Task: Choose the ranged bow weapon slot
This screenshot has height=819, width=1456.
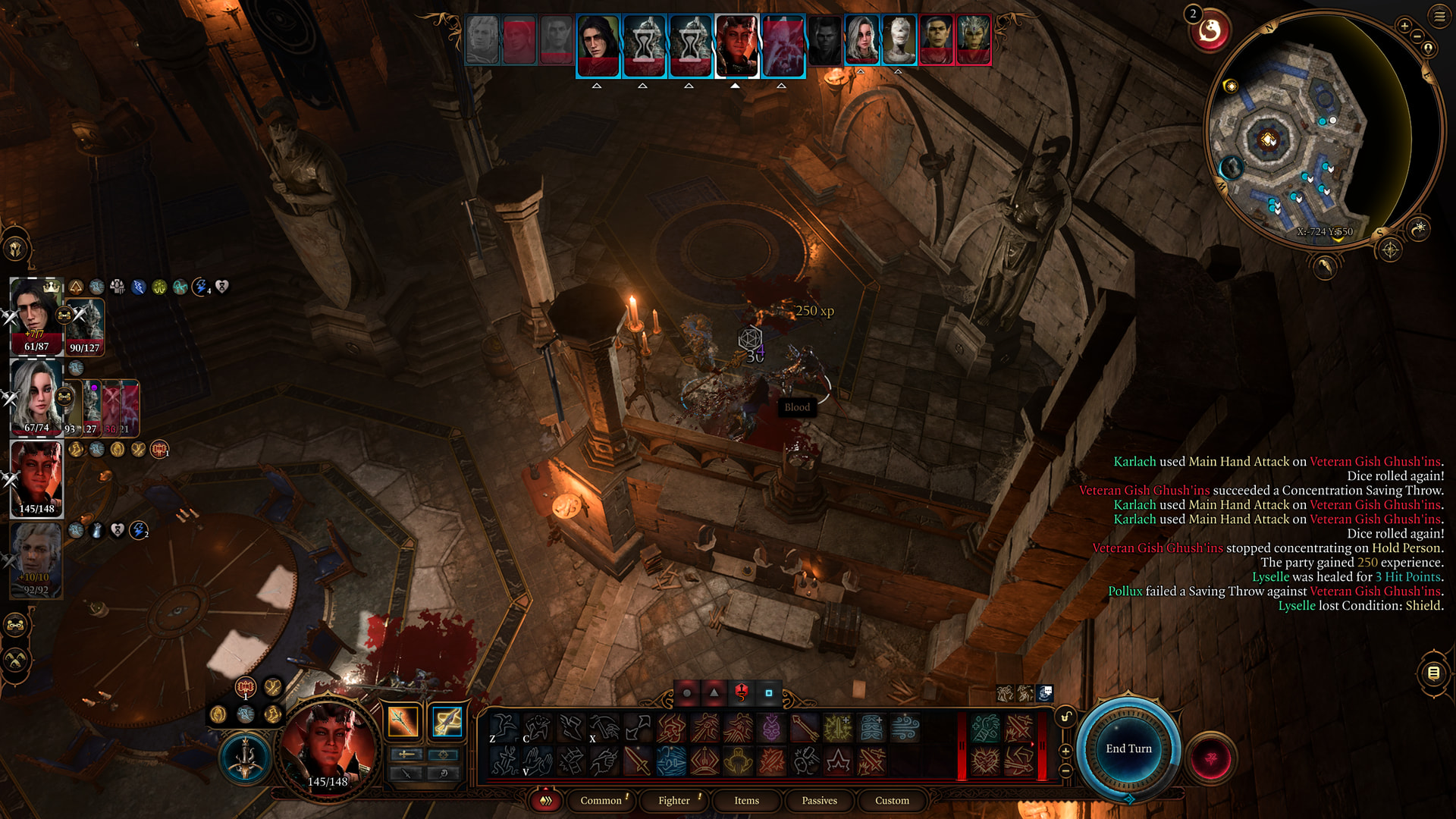Action: tap(447, 721)
